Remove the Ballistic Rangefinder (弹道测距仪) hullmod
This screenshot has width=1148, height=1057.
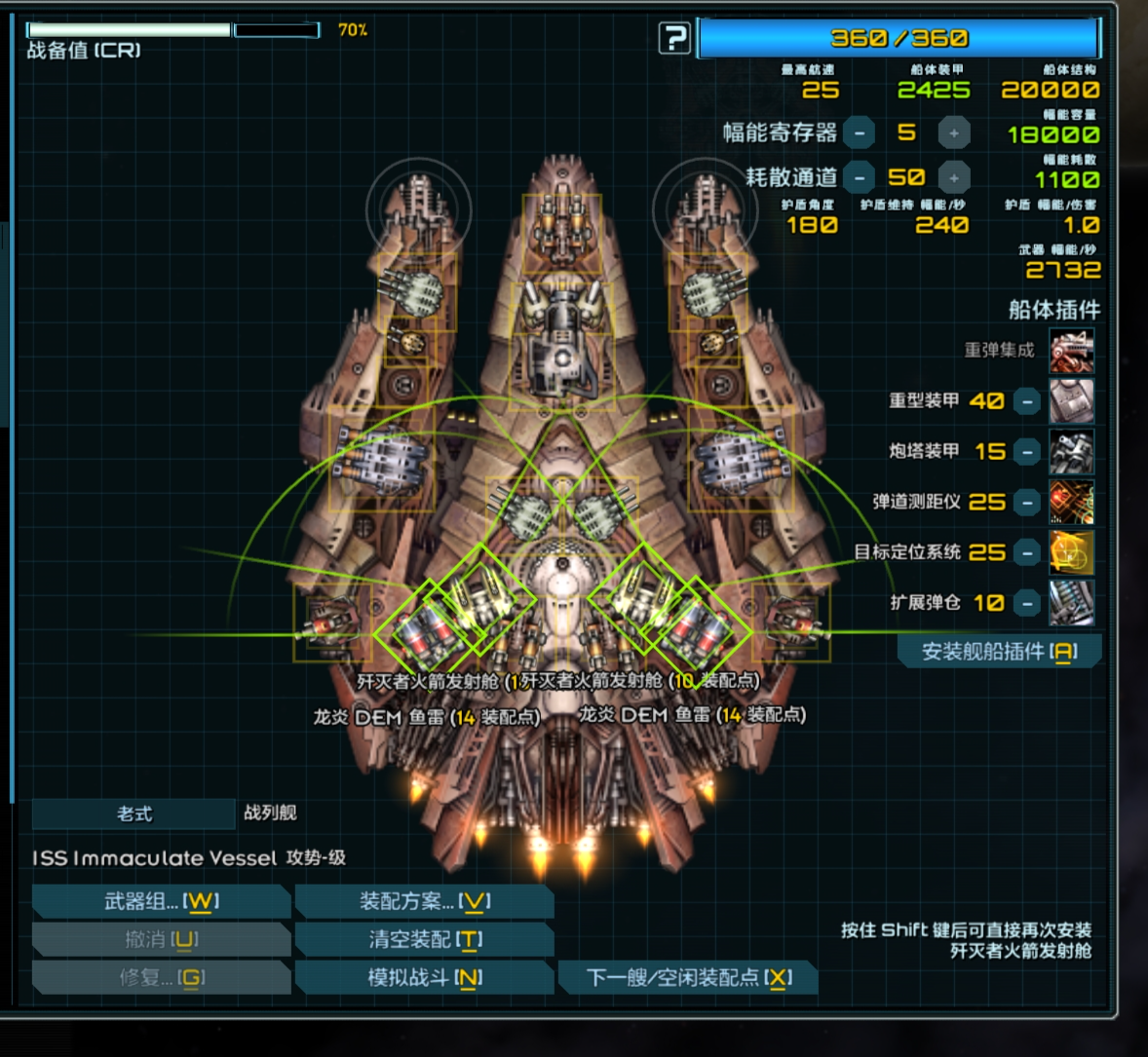[x=1027, y=502]
